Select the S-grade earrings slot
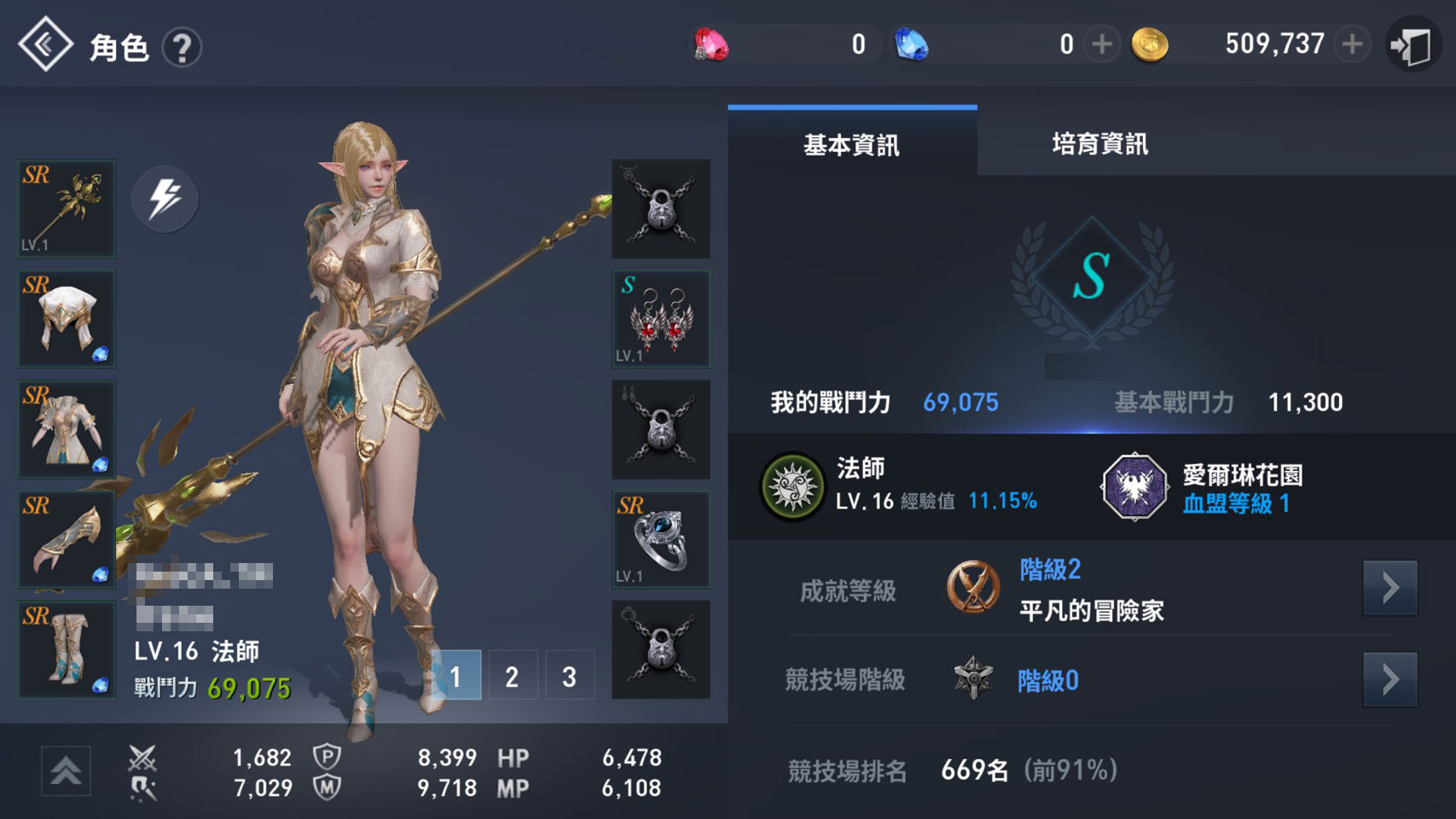 pos(661,319)
